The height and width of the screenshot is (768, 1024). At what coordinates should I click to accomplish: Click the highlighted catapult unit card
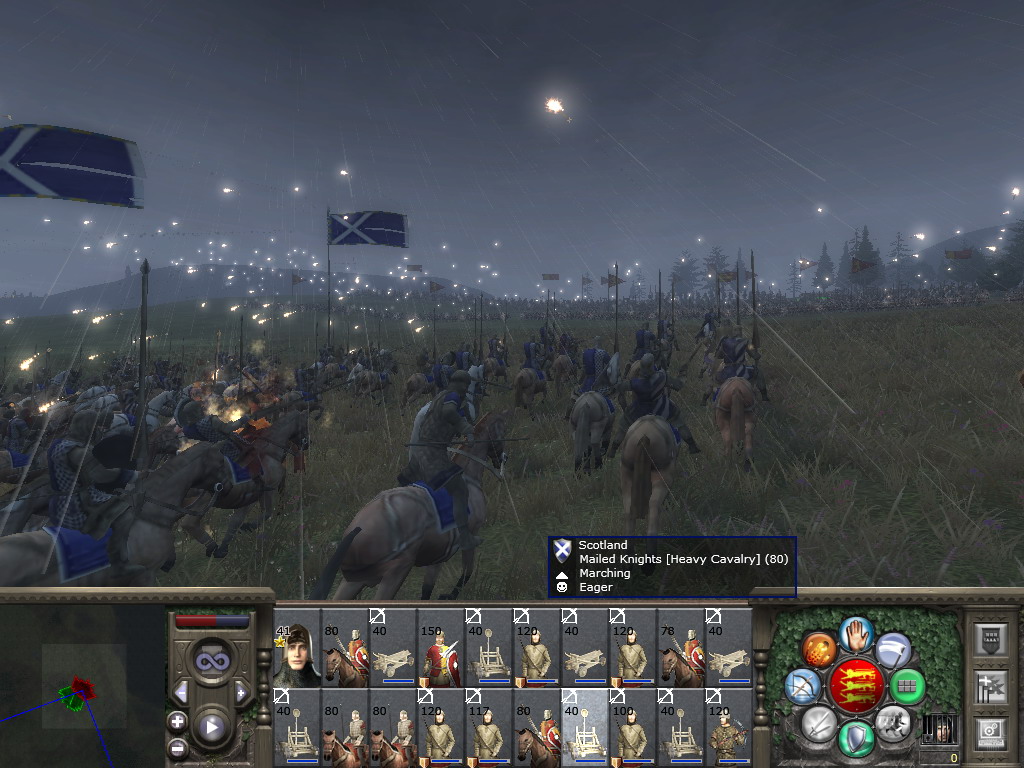[x=585, y=728]
